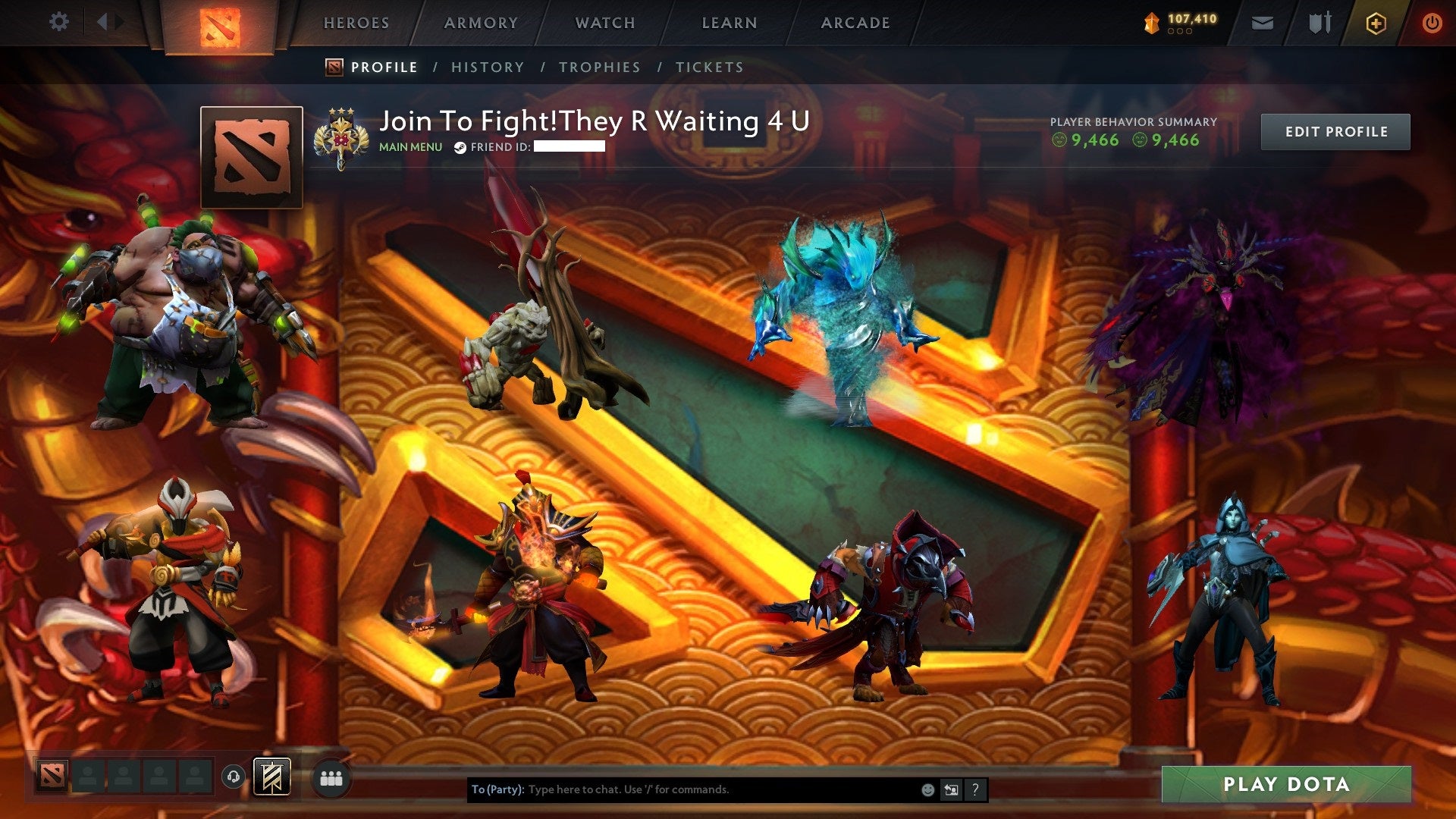Screen dimensions: 1456x819
Task: Open the ARCADE menu
Action: [x=855, y=23]
